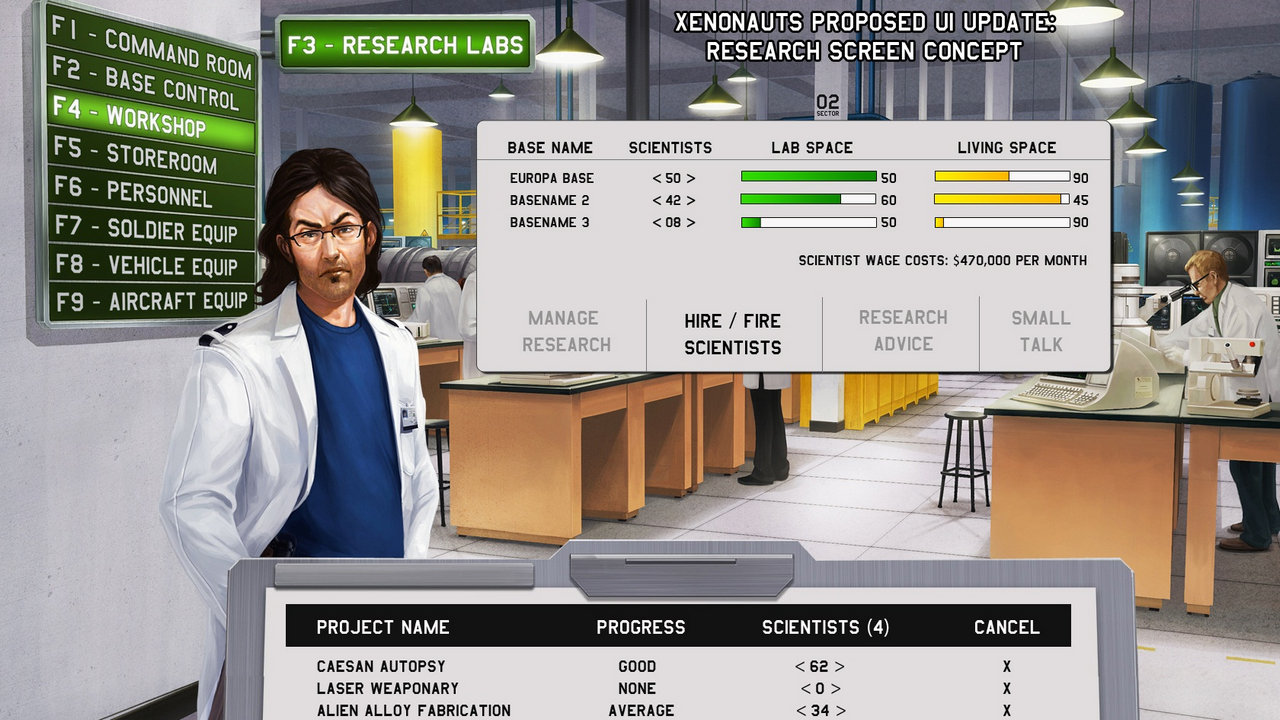Select F6 Personnel menu entry
1280x720 pixels.
coord(150,193)
